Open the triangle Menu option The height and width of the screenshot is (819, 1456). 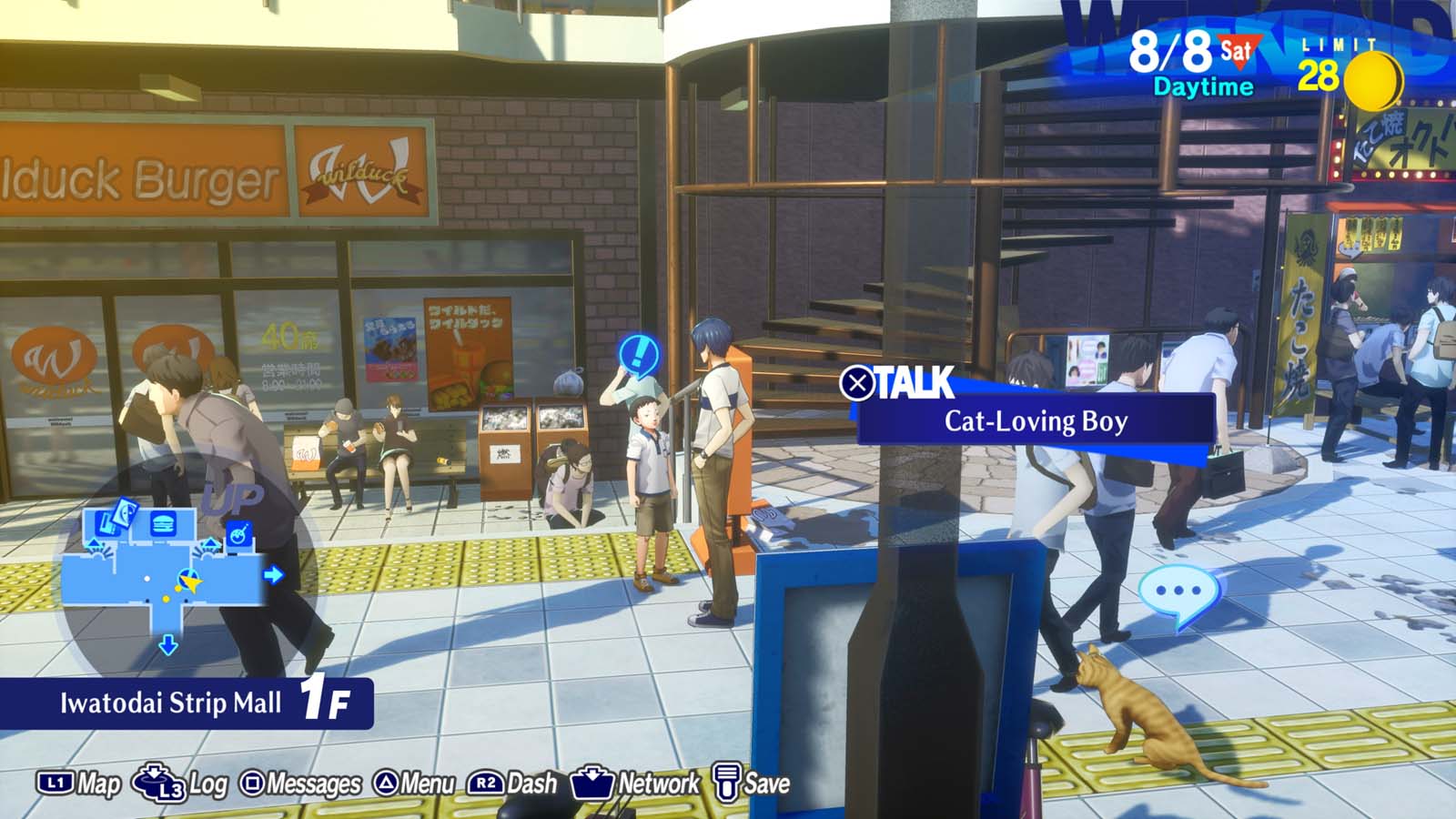384,781
